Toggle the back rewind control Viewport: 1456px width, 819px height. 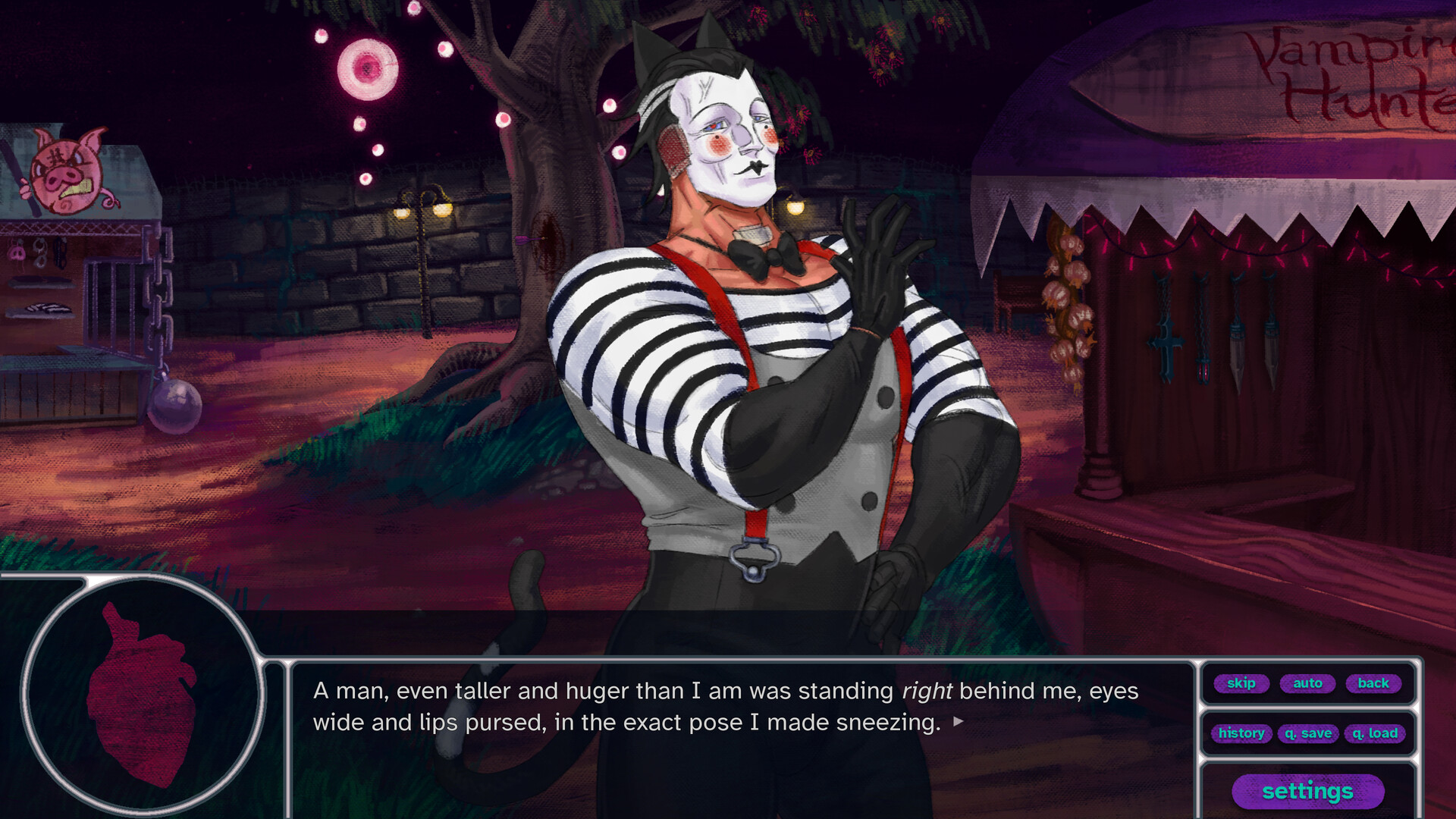coord(1373,683)
